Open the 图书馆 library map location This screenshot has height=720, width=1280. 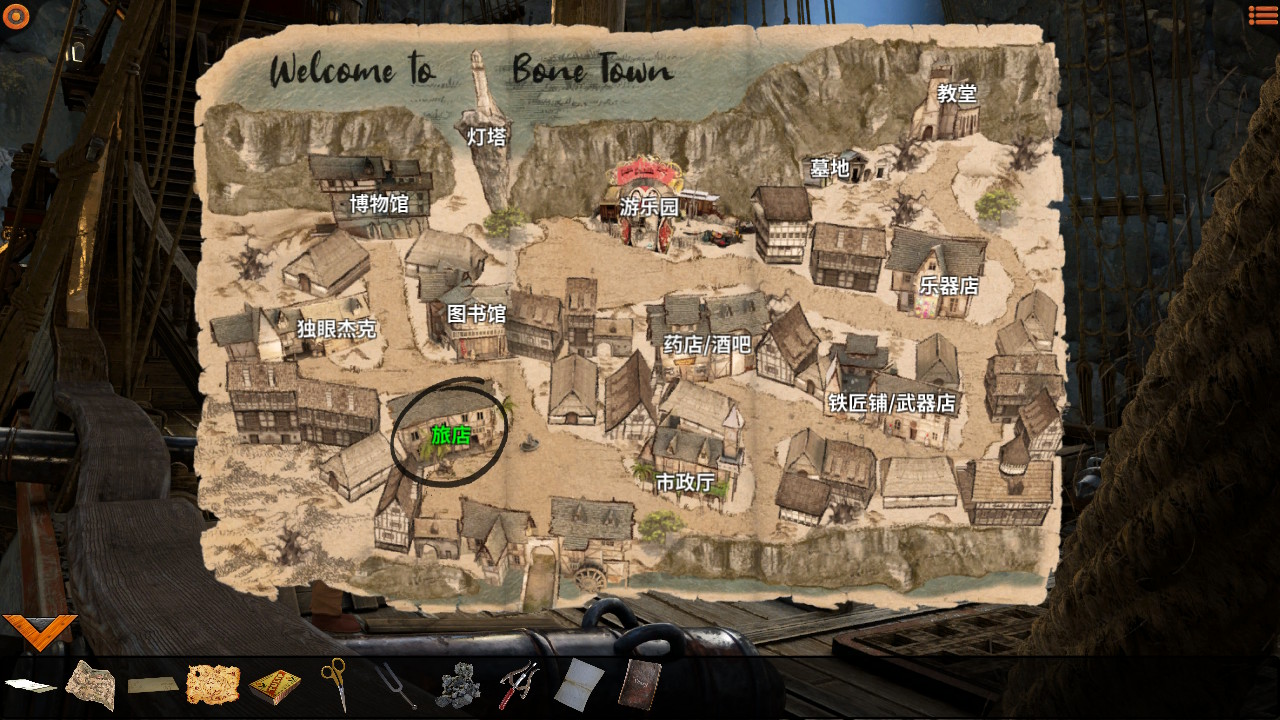point(476,314)
